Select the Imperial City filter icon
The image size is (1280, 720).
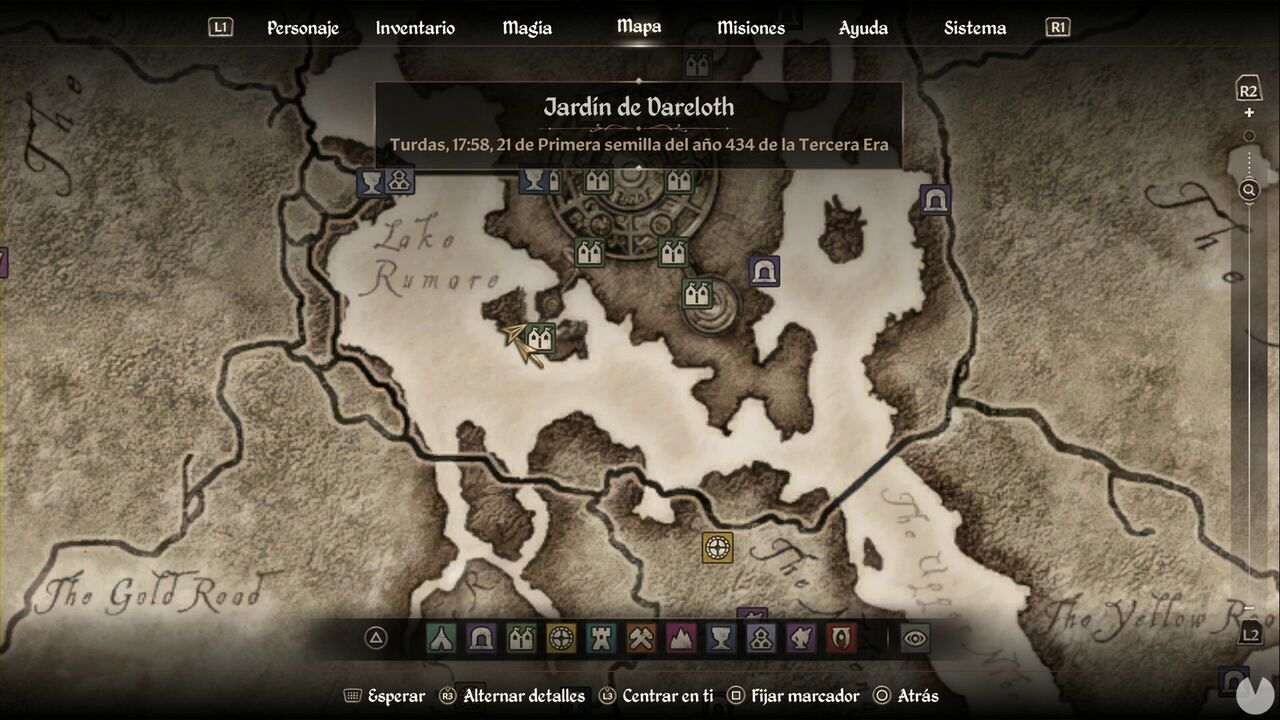(x=561, y=638)
